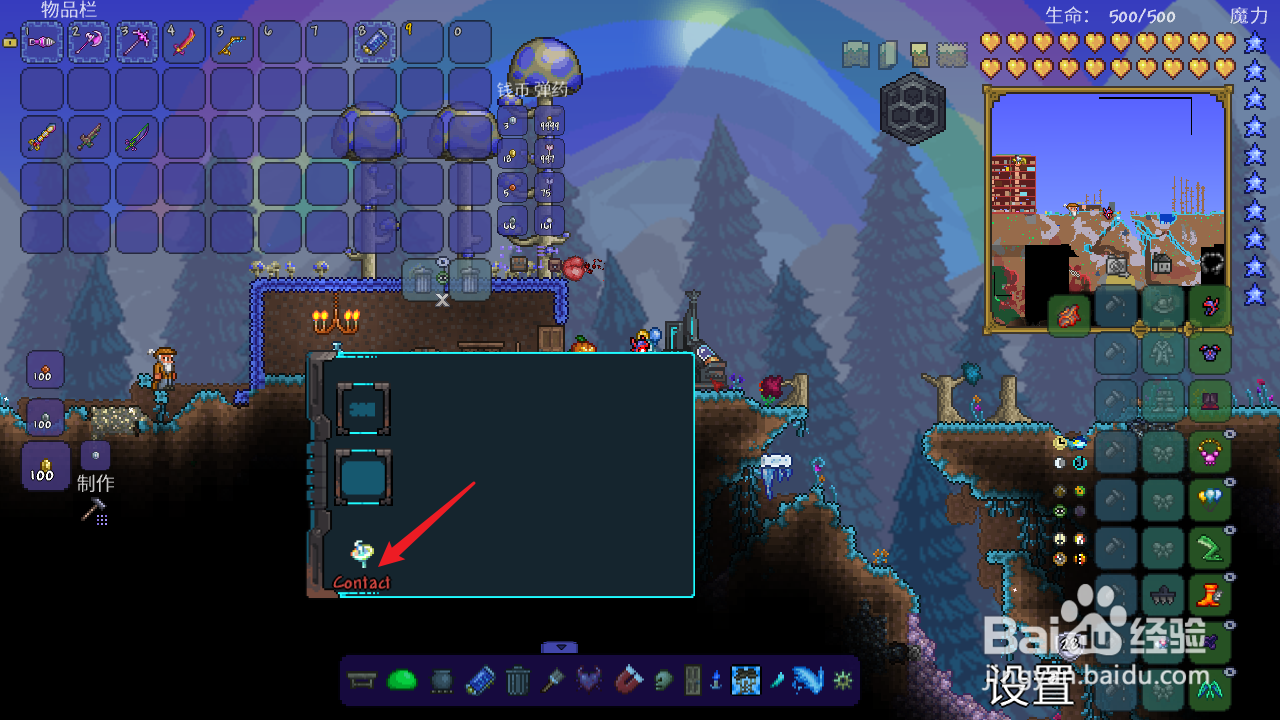Select the green slime icon in the bottom bar
Image resolution: width=1280 pixels, height=720 pixels.
[x=401, y=681]
